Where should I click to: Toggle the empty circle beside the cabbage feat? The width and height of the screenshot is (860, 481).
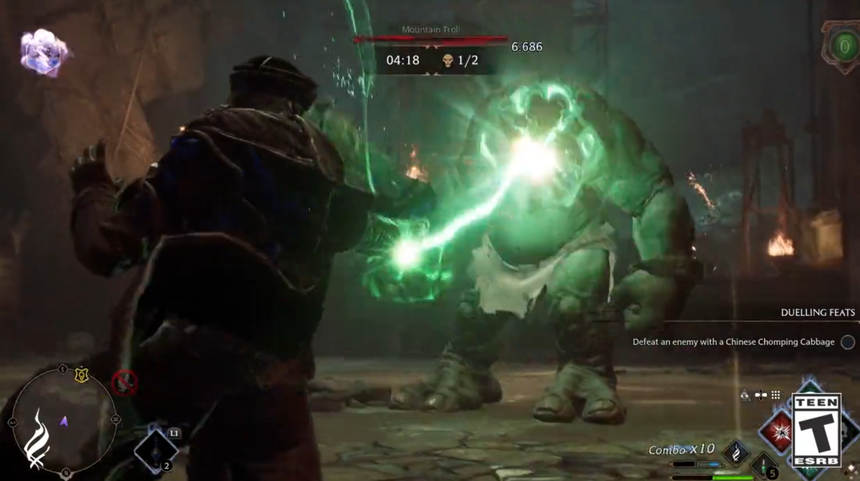(847, 342)
